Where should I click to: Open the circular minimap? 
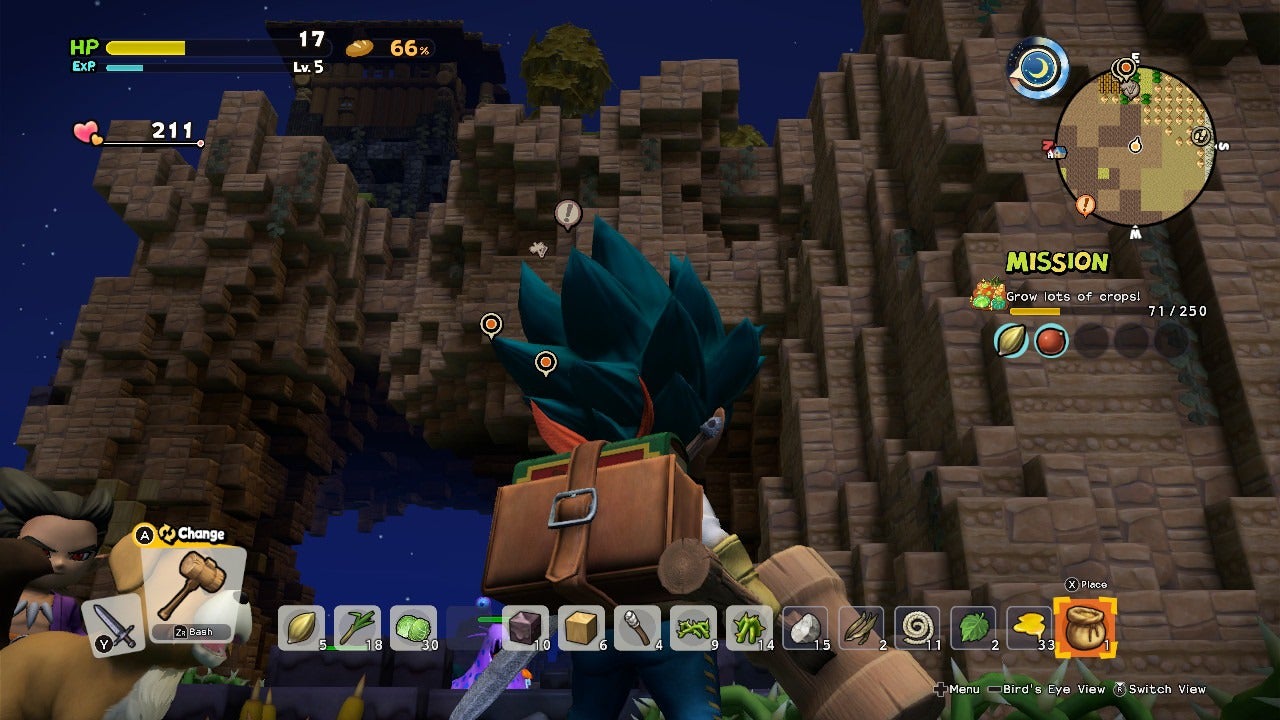1134,147
